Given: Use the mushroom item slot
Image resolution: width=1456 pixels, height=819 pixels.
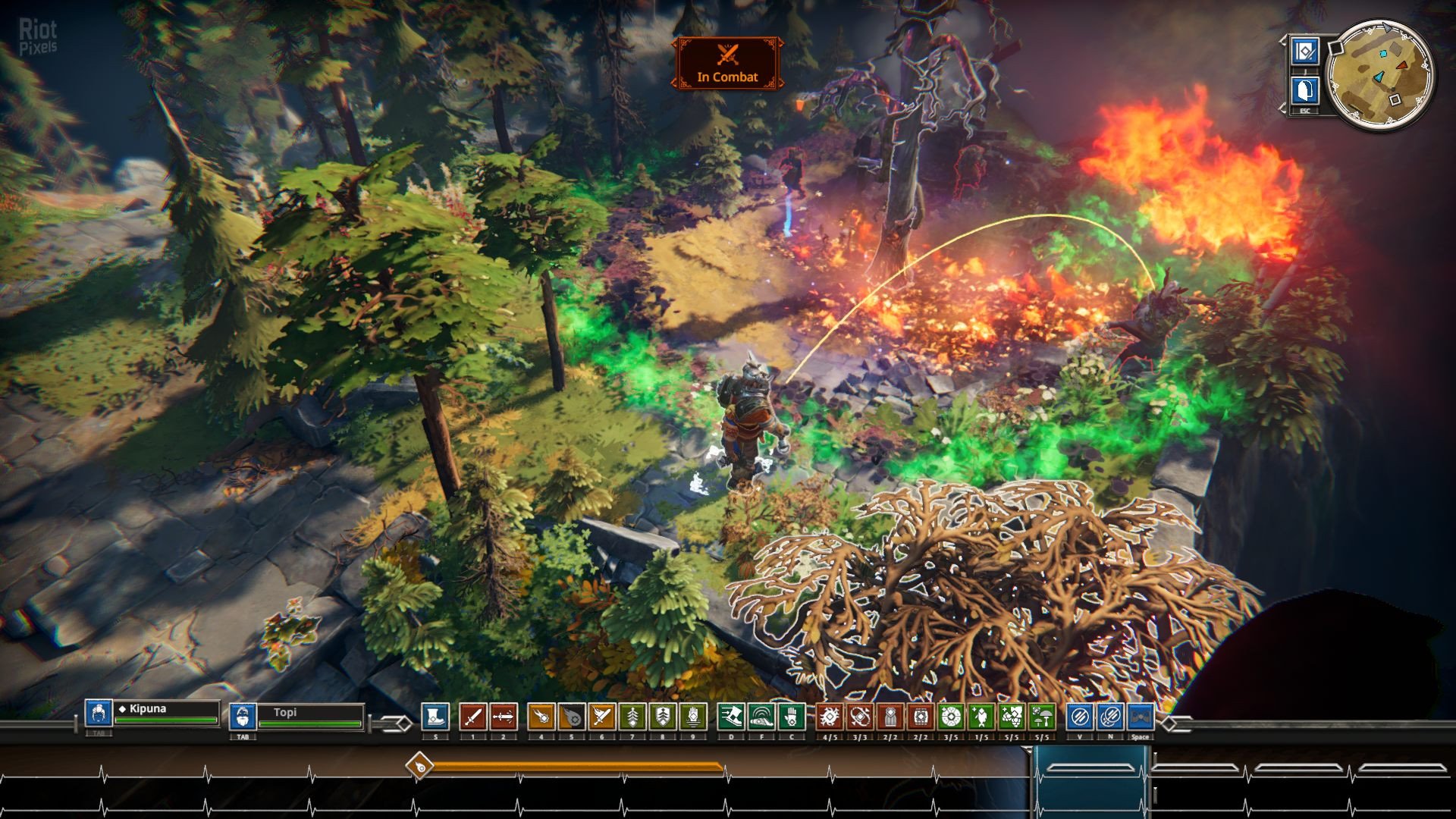Looking at the screenshot, I should 1042,717.
